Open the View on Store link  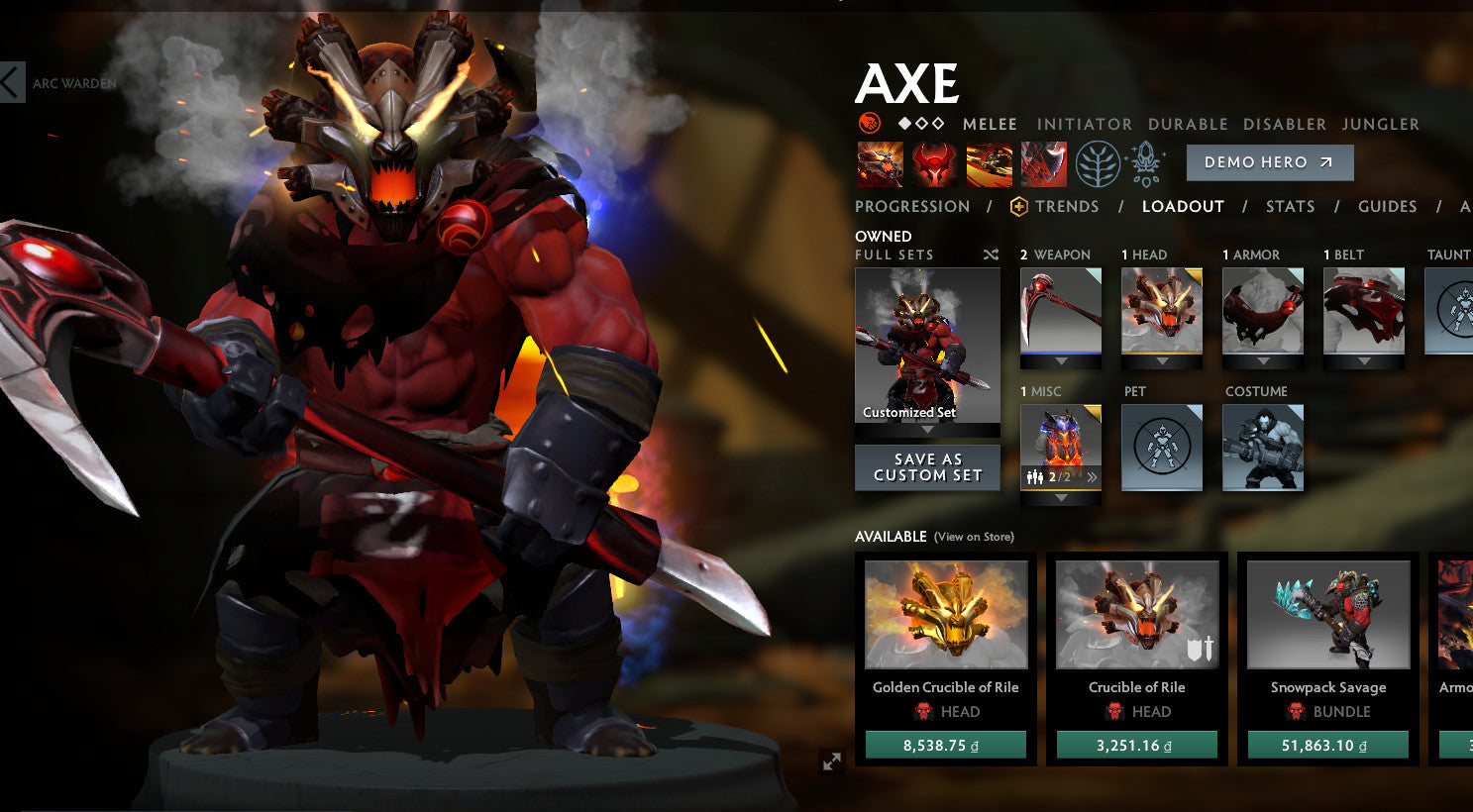coord(976,536)
